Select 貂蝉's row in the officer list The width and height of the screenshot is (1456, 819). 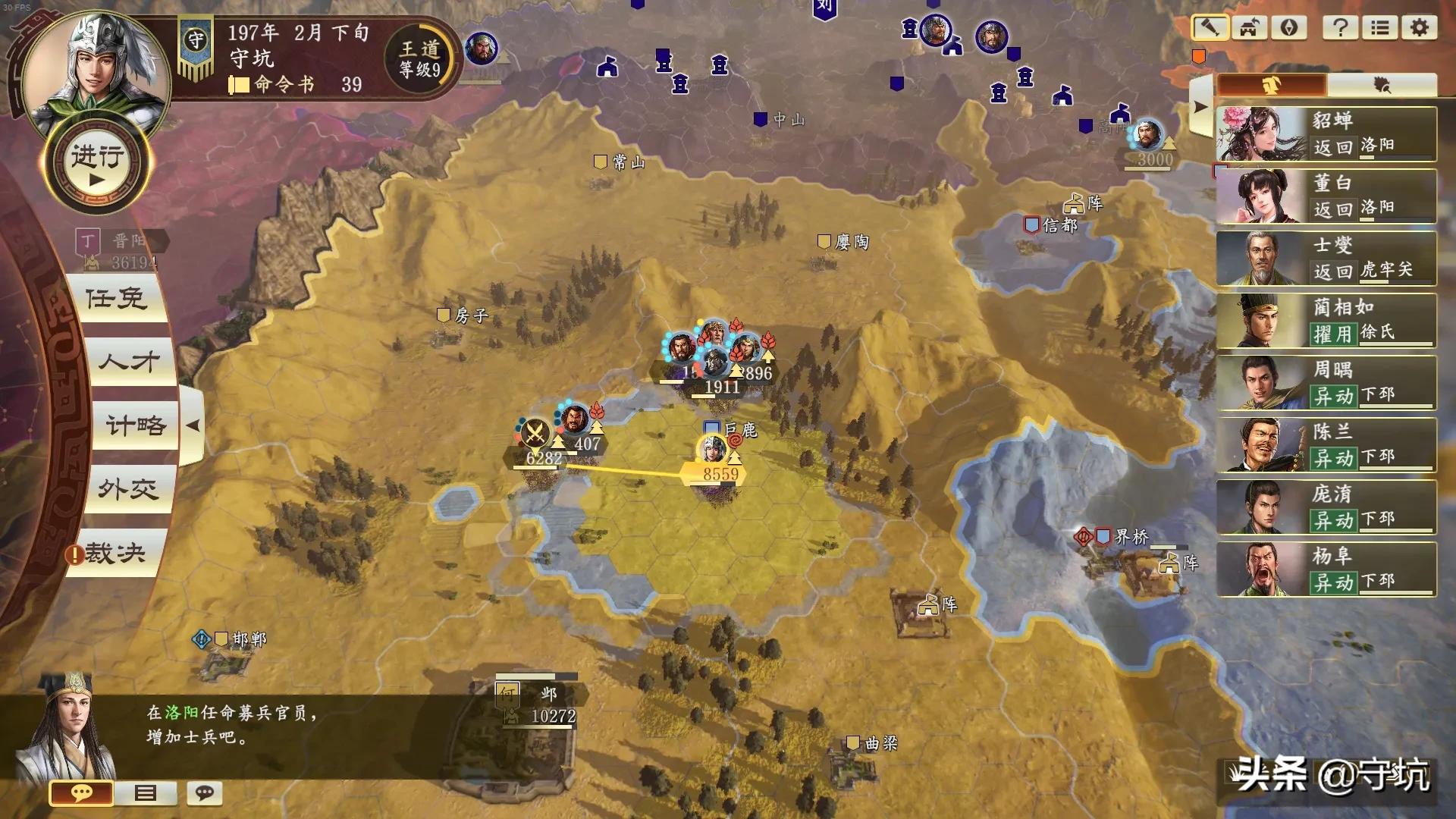tap(1326, 133)
